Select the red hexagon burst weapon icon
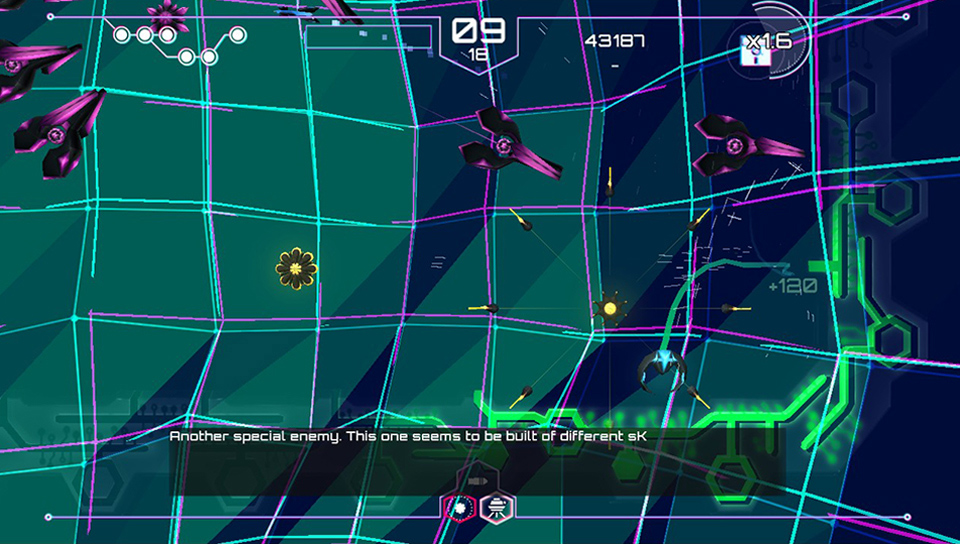960x544 pixels. tap(459, 508)
